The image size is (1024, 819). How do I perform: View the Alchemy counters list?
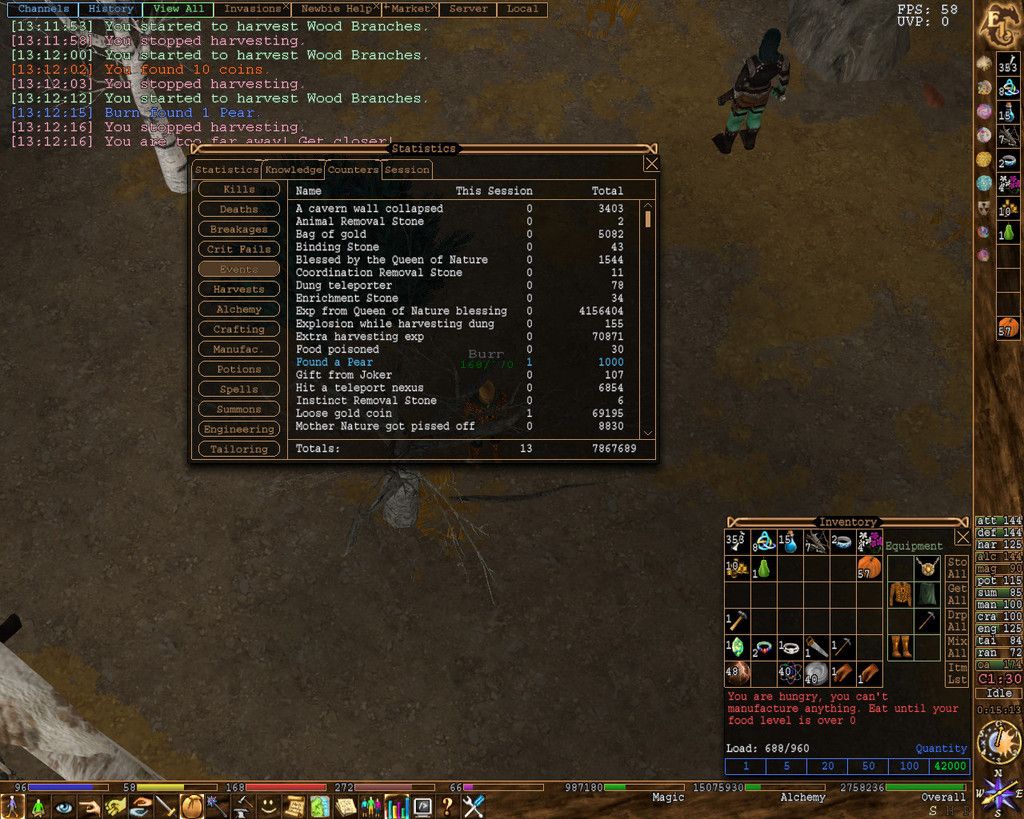239,309
